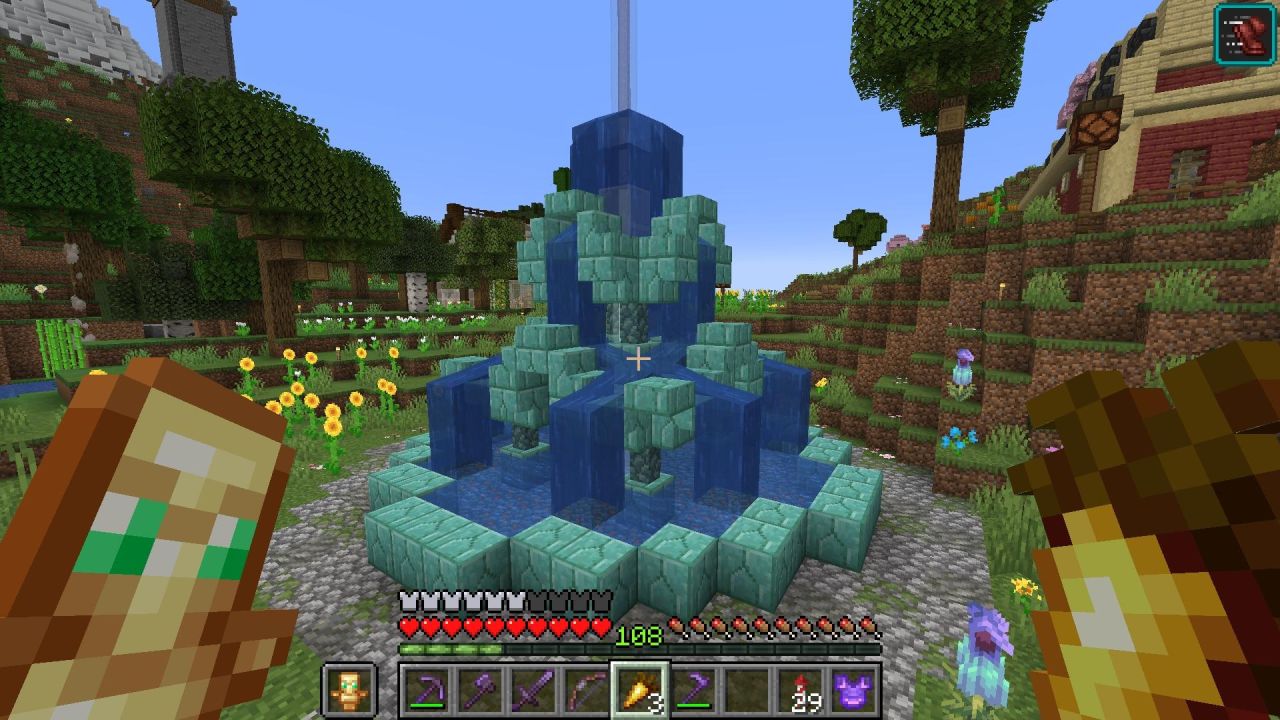This screenshot has width=1280, height=720.
Task: Click the experience level number 108
Action: [639, 634]
